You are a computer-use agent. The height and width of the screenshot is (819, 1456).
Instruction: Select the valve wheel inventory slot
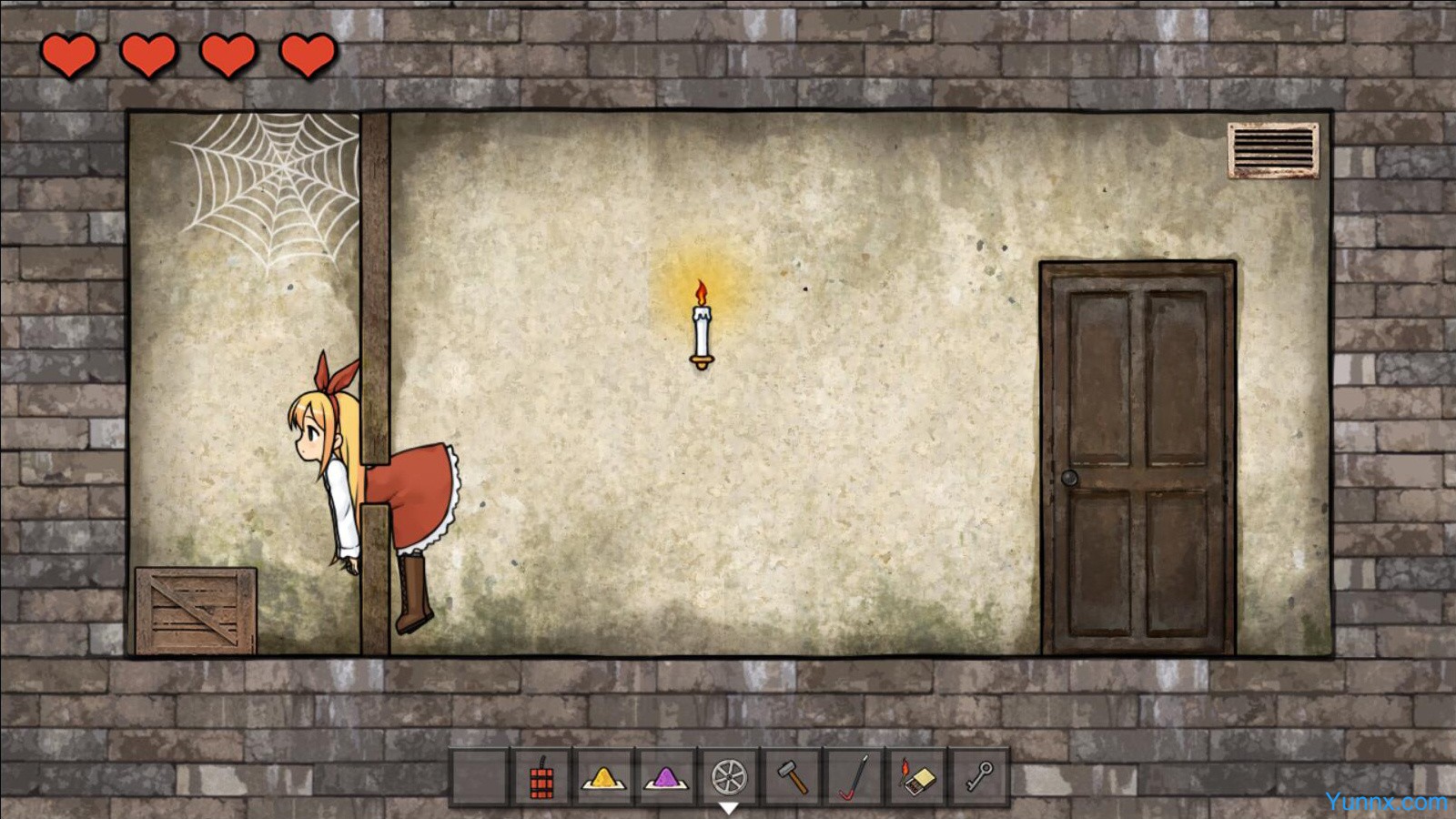pyautogui.click(x=729, y=778)
